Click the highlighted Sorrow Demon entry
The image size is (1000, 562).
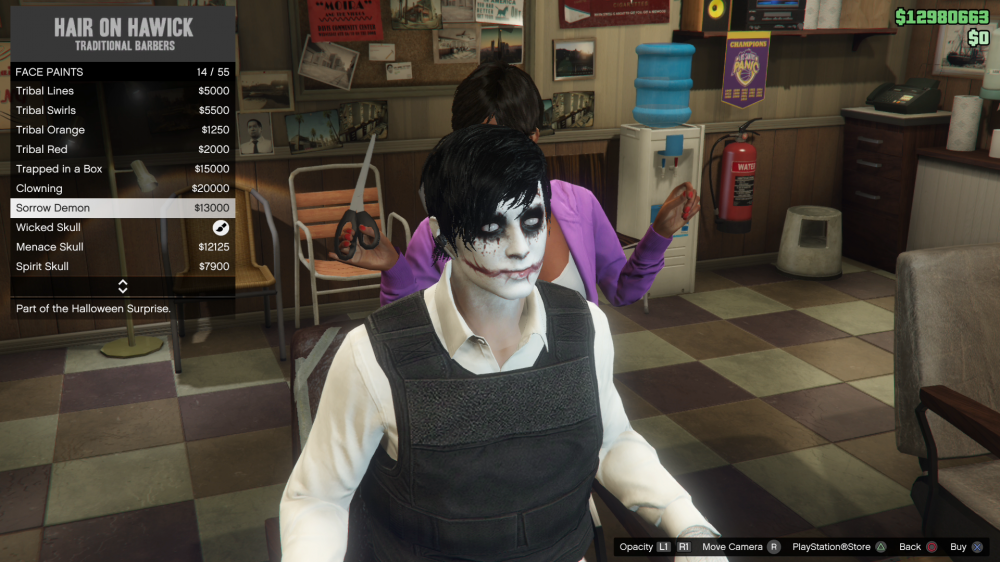(x=122, y=208)
